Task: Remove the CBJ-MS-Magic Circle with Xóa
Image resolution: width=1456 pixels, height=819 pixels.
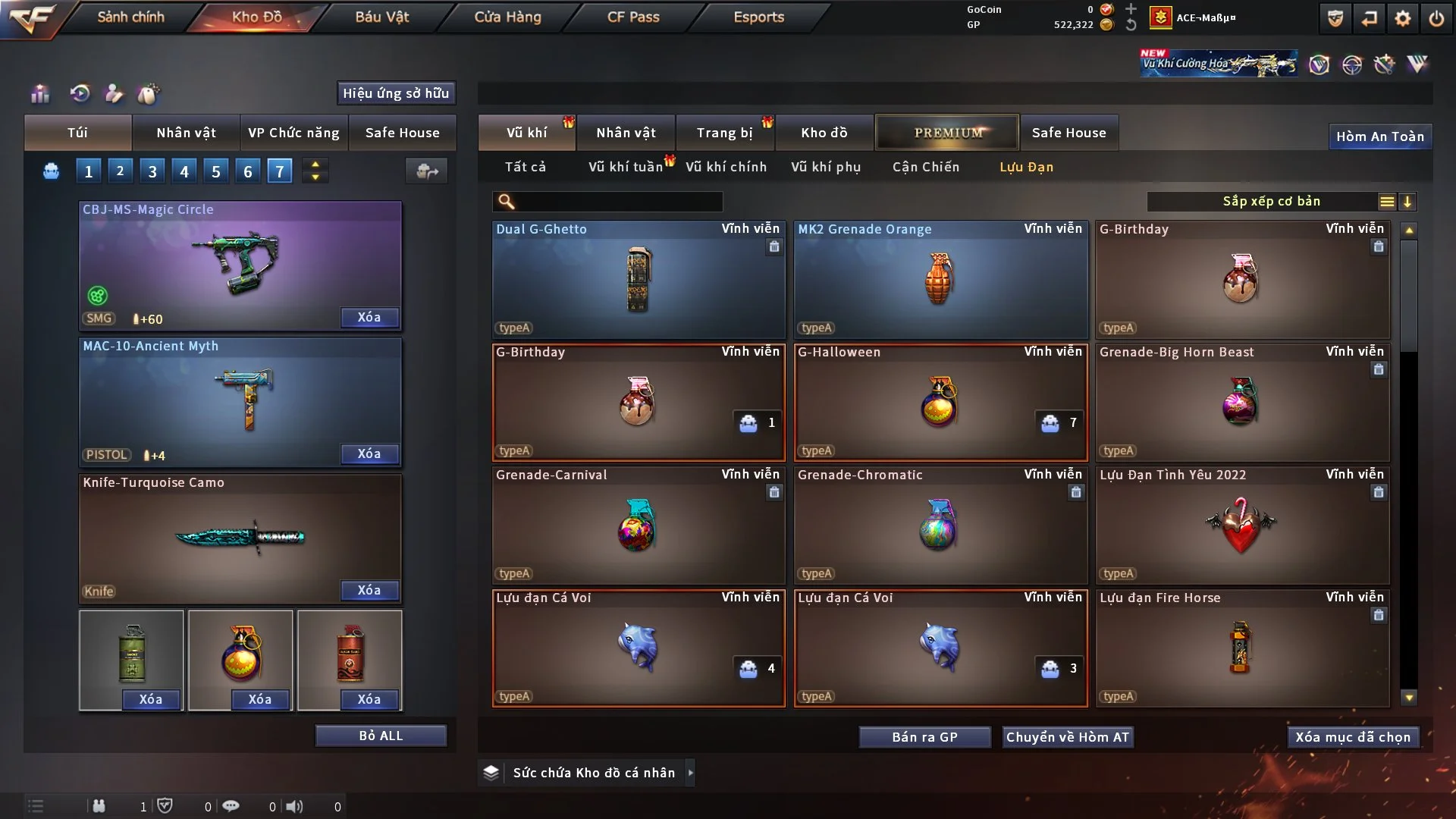Action: pyautogui.click(x=369, y=318)
